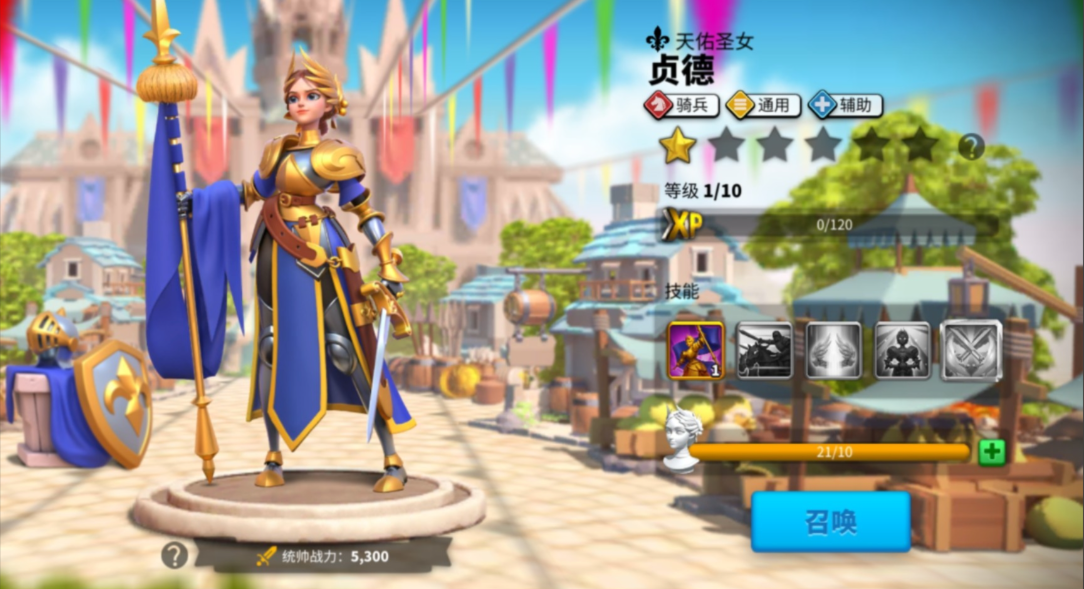
Task: Tap the blue 召唤 summon button
Action: (x=830, y=521)
